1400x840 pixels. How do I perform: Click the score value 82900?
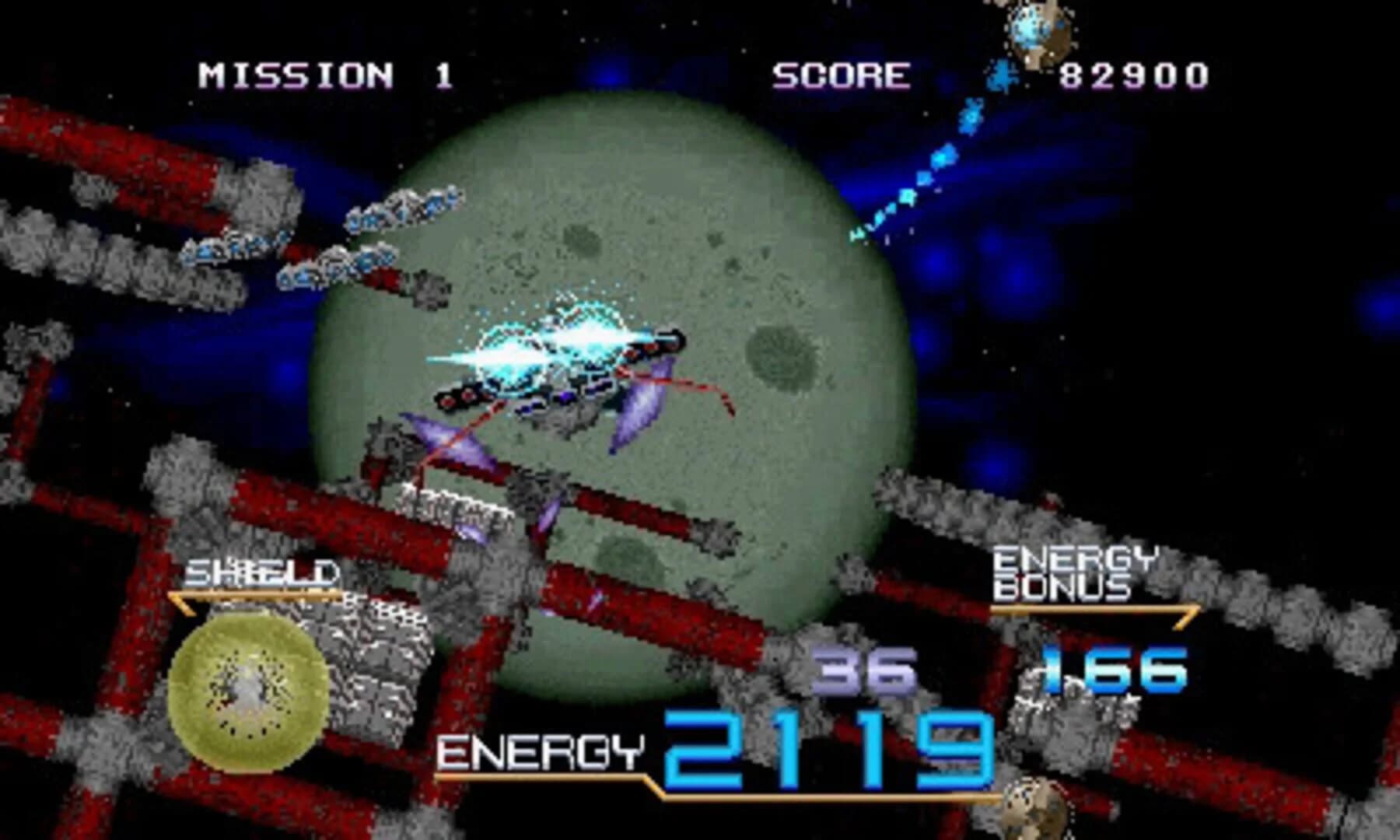1132,74
